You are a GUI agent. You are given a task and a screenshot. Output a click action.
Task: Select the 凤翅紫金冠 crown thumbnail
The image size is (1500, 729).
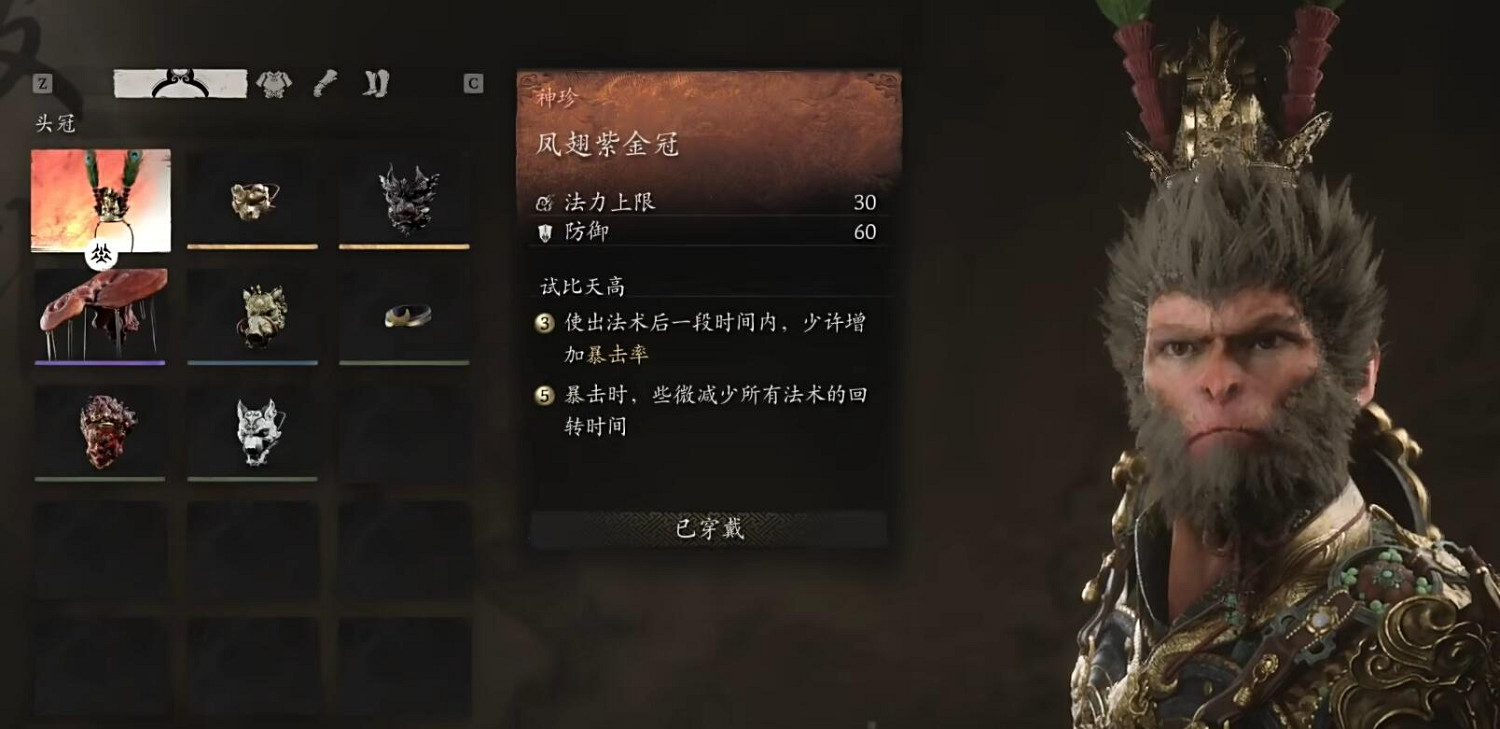point(100,200)
